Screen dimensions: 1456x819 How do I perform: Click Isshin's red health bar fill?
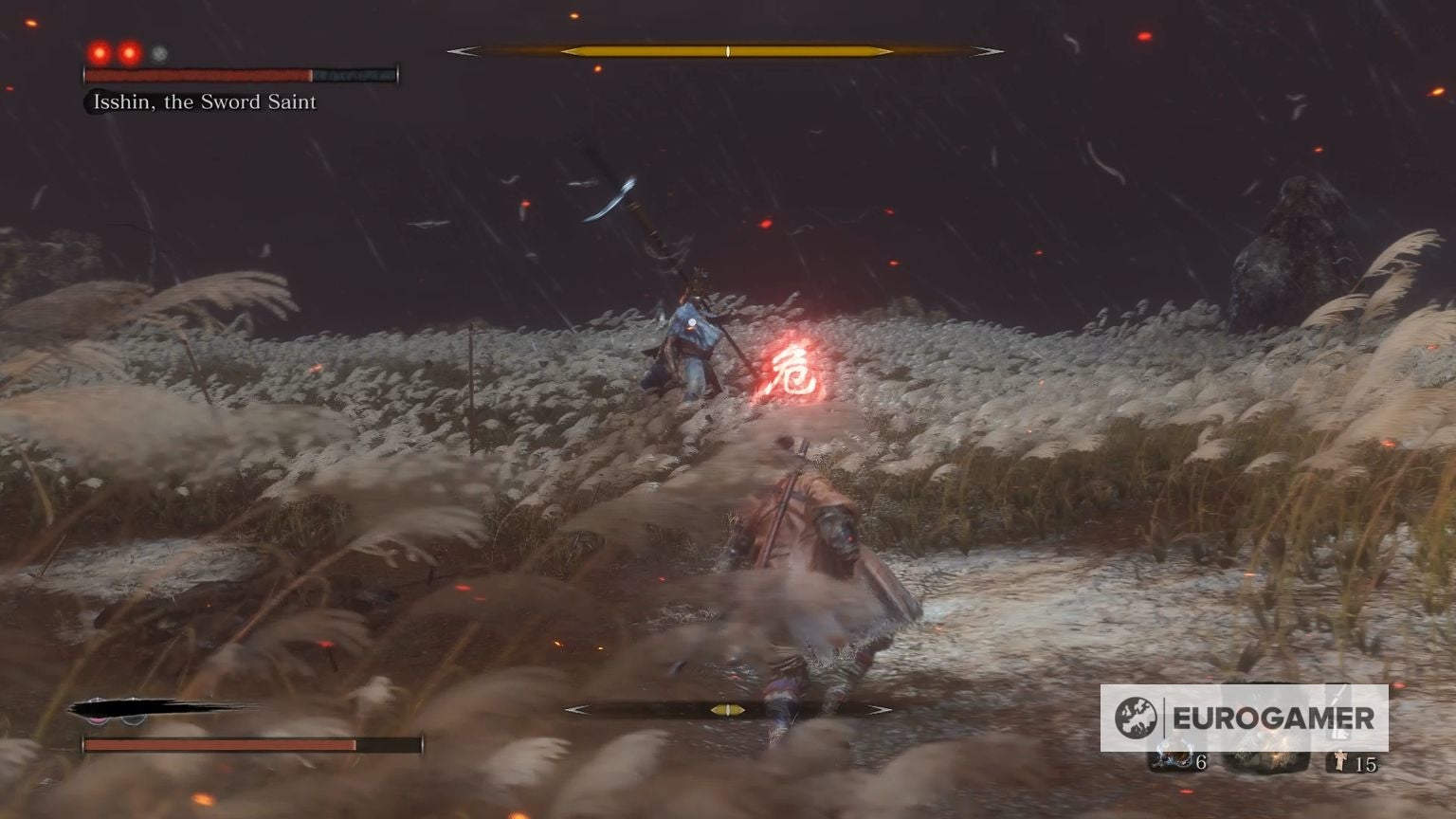click(x=197, y=74)
